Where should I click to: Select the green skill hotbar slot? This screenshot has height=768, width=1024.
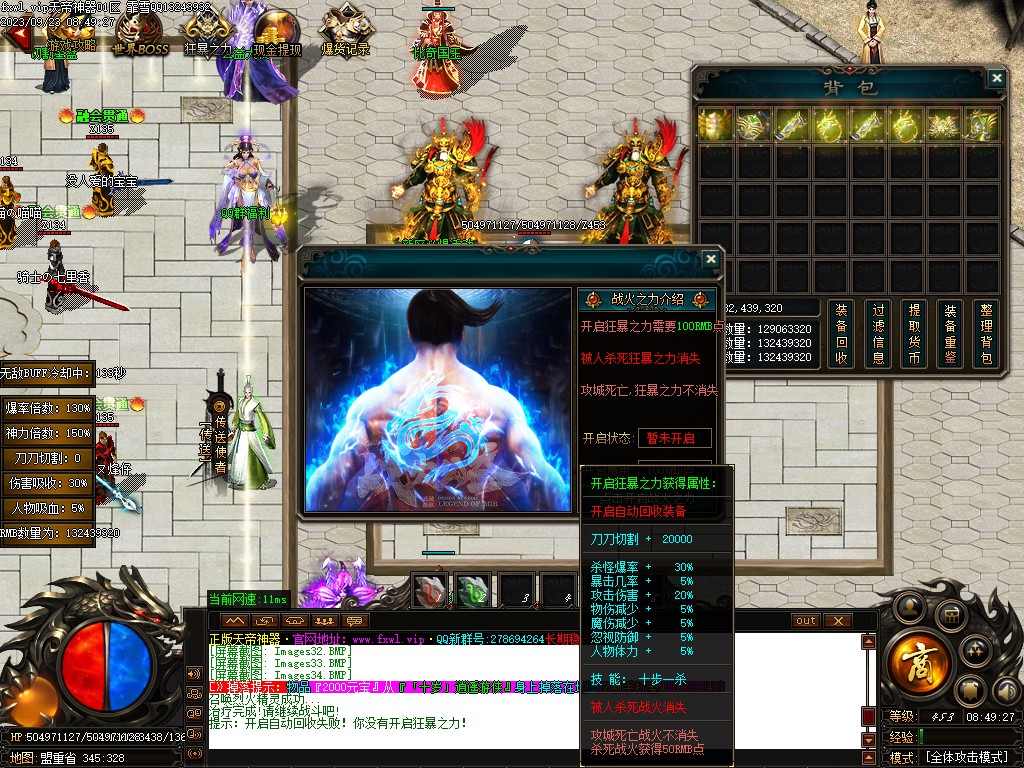pyautogui.click(x=473, y=591)
